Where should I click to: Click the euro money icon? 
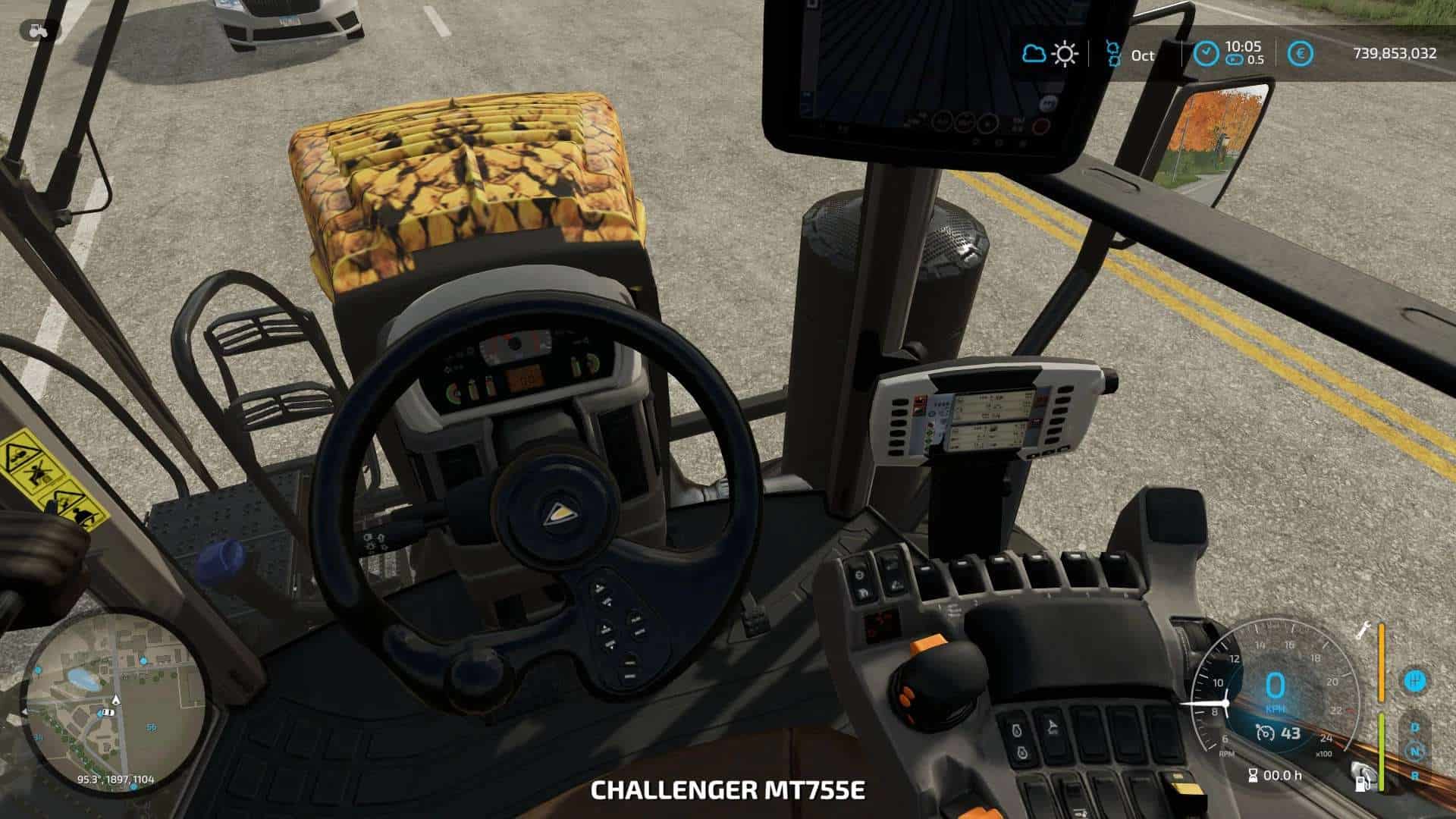tap(1301, 54)
